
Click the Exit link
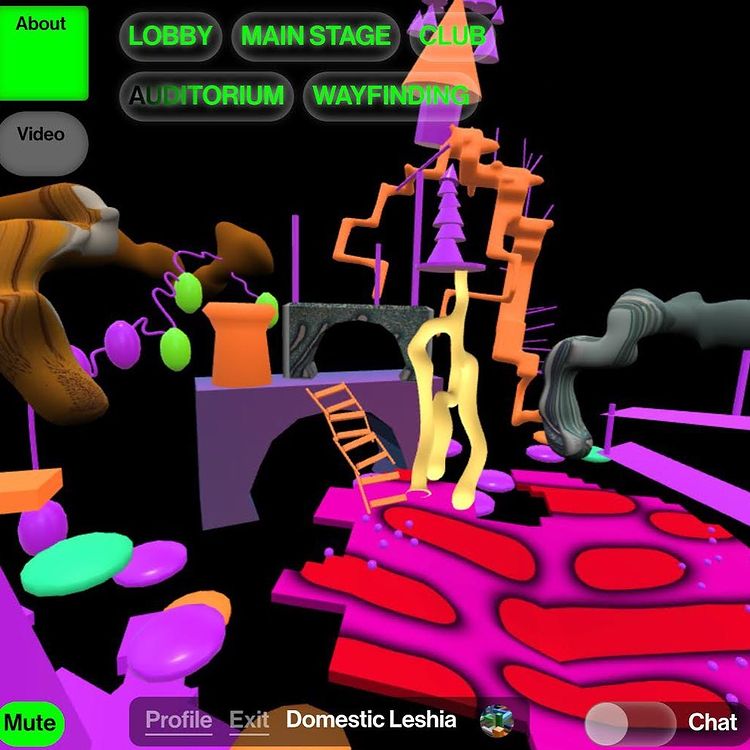click(249, 720)
